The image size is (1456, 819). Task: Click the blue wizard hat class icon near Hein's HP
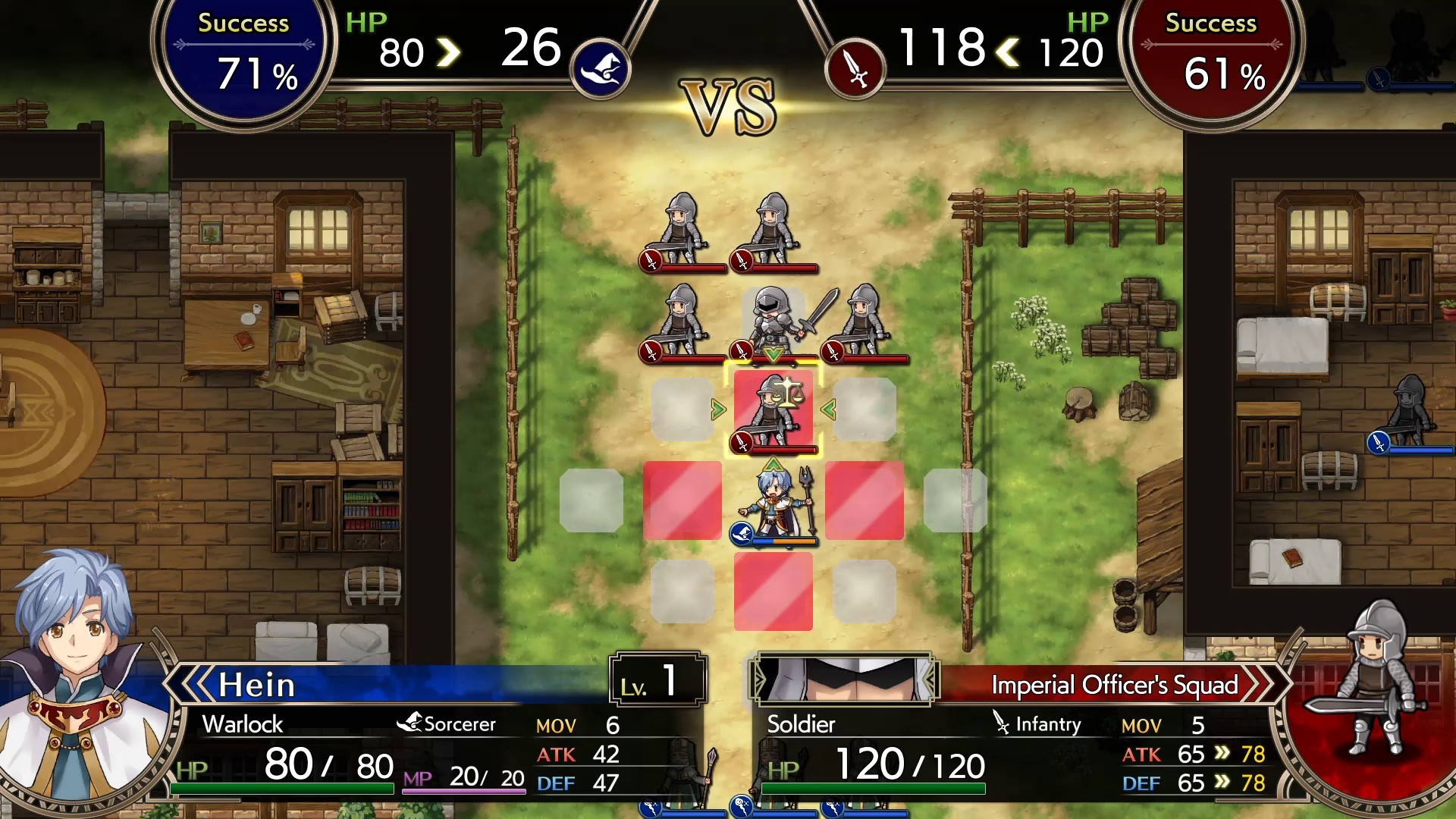(601, 69)
